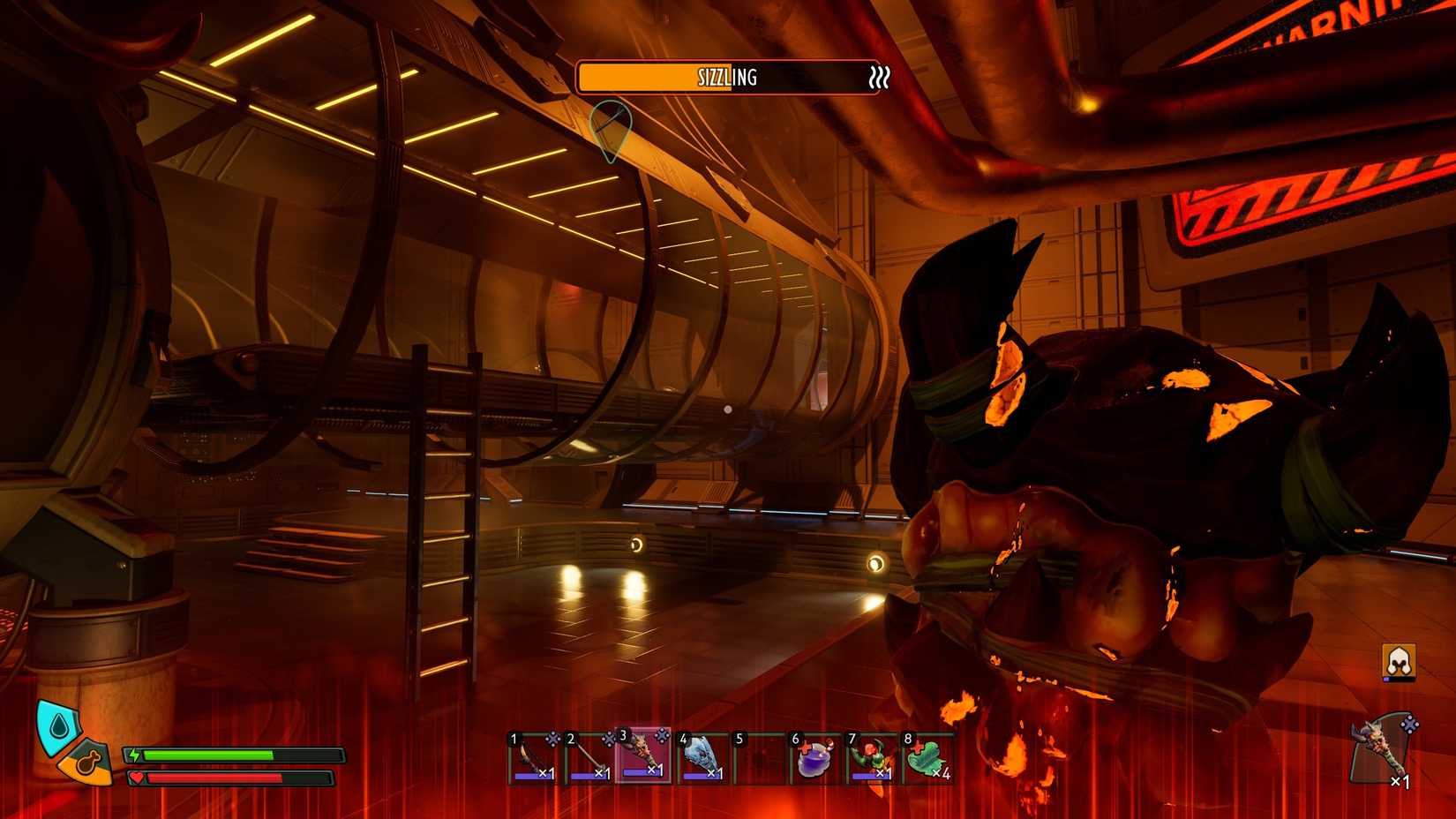This screenshot has width=1456, height=819.
Task: Use the green leaf bandage in slot 8
Action: [x=927, y=758]
